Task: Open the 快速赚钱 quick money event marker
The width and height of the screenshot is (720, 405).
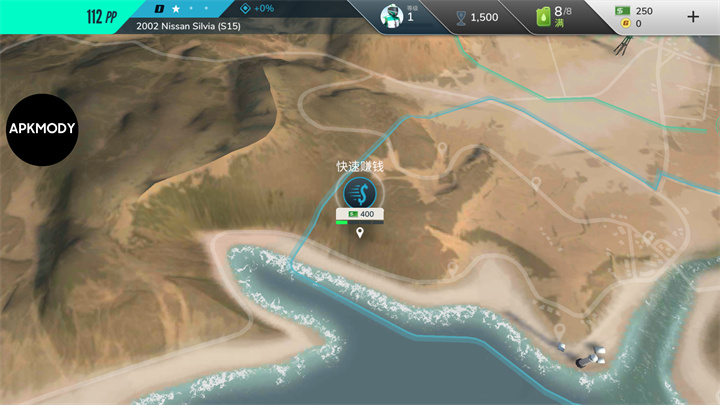Action: [x=359, y=192]
